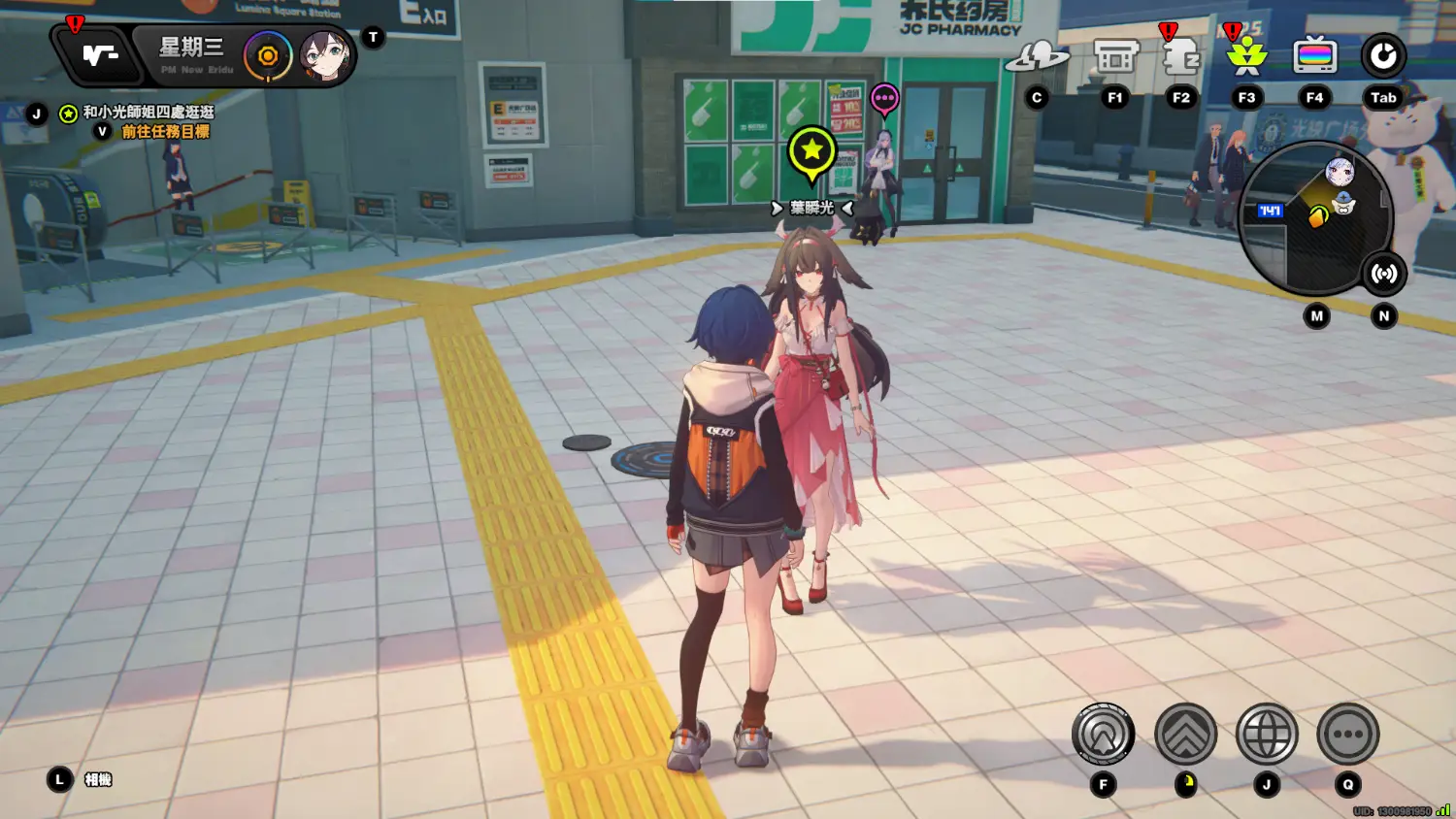Open the colorful TV icon

tap(1314, 57)
